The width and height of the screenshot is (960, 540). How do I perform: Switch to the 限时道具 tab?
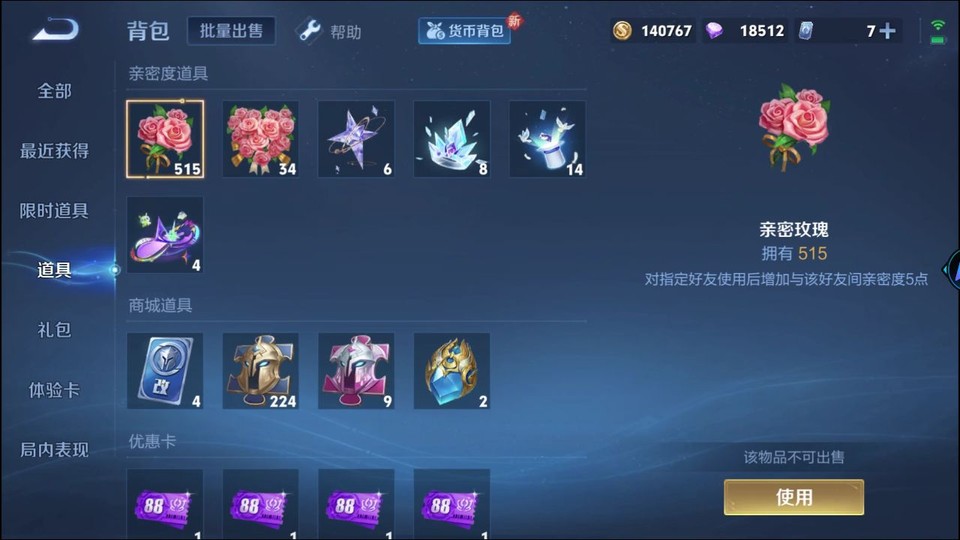point(55,211)
